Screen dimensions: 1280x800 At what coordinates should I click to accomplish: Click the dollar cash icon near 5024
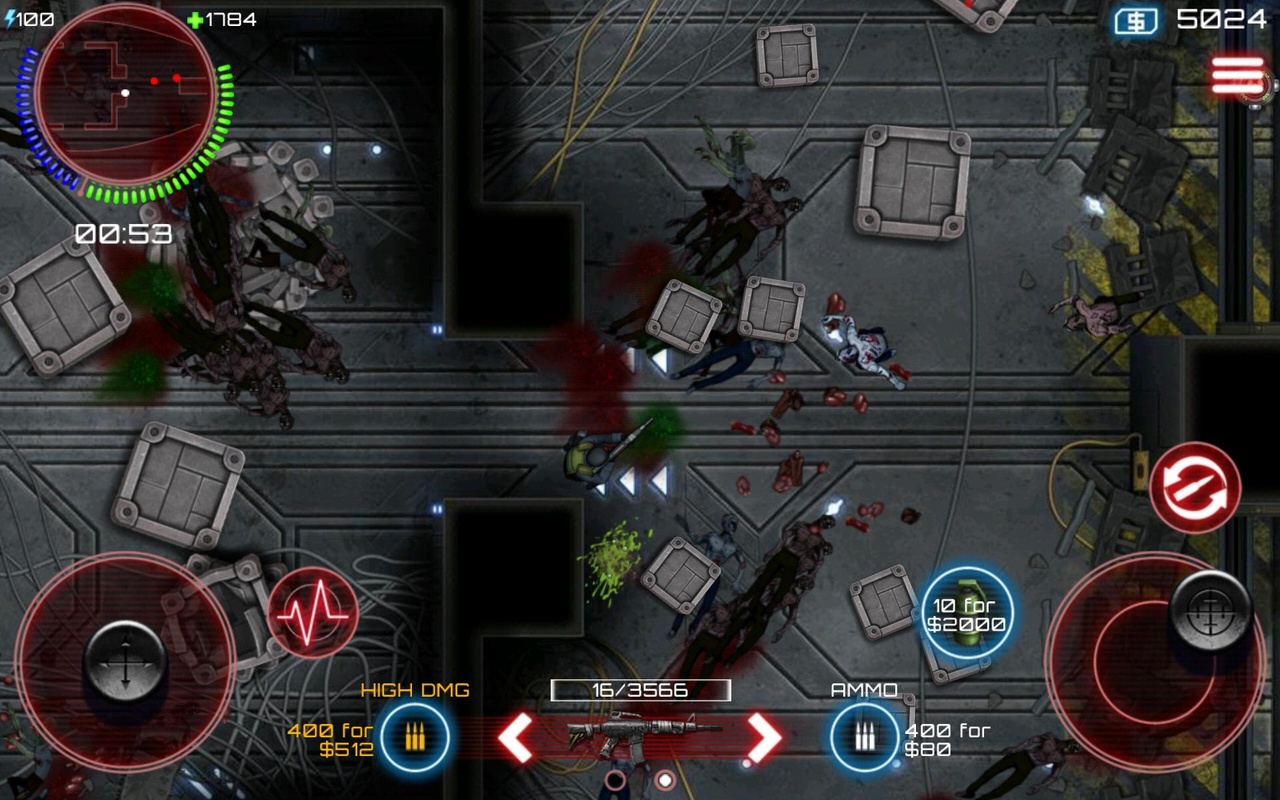pyautogui.click(x=1135, y=20)
